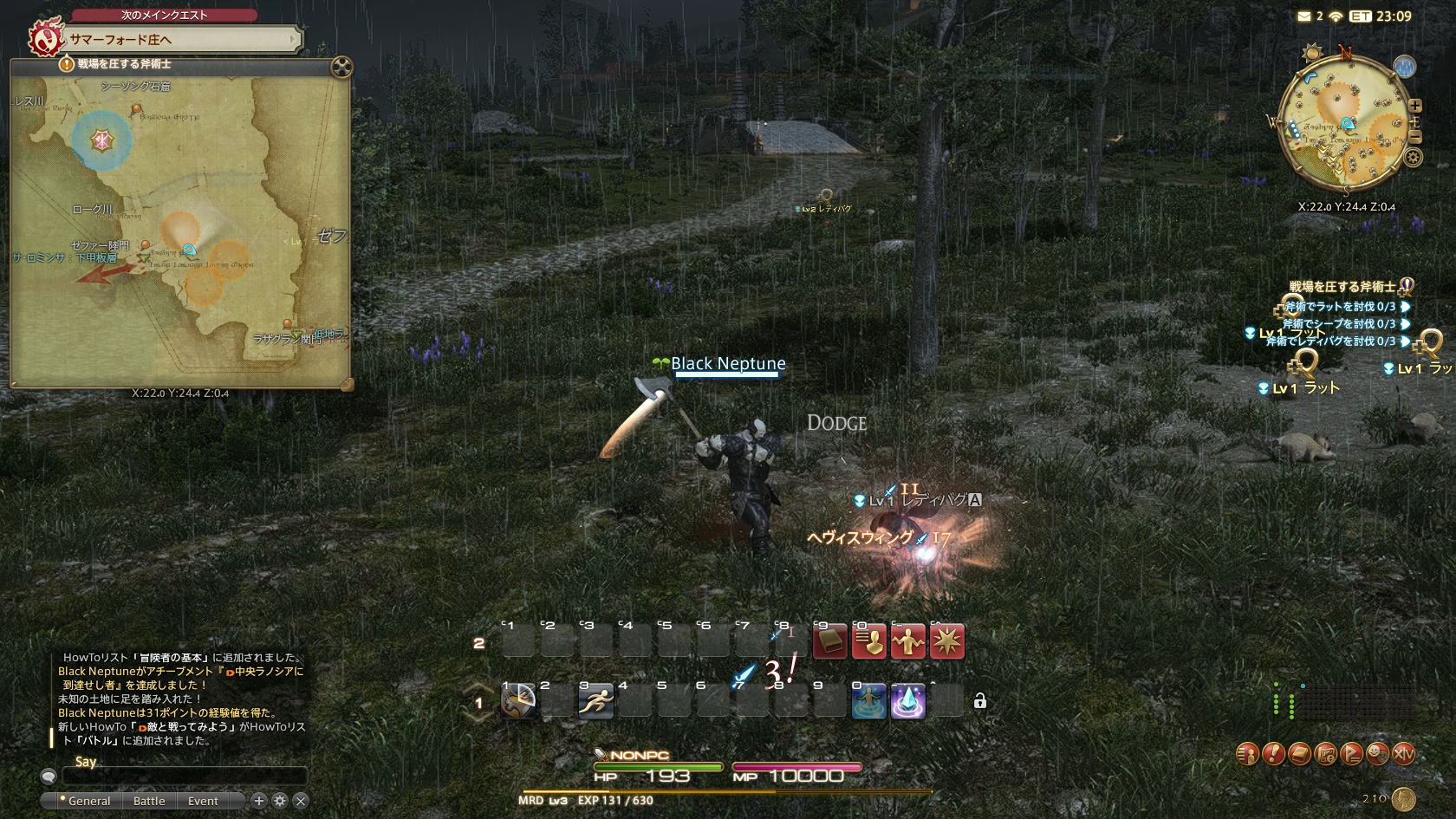This screenshot has height=819, width=1456.
Task: Add a new chat tab
Action: coord(258,801)
